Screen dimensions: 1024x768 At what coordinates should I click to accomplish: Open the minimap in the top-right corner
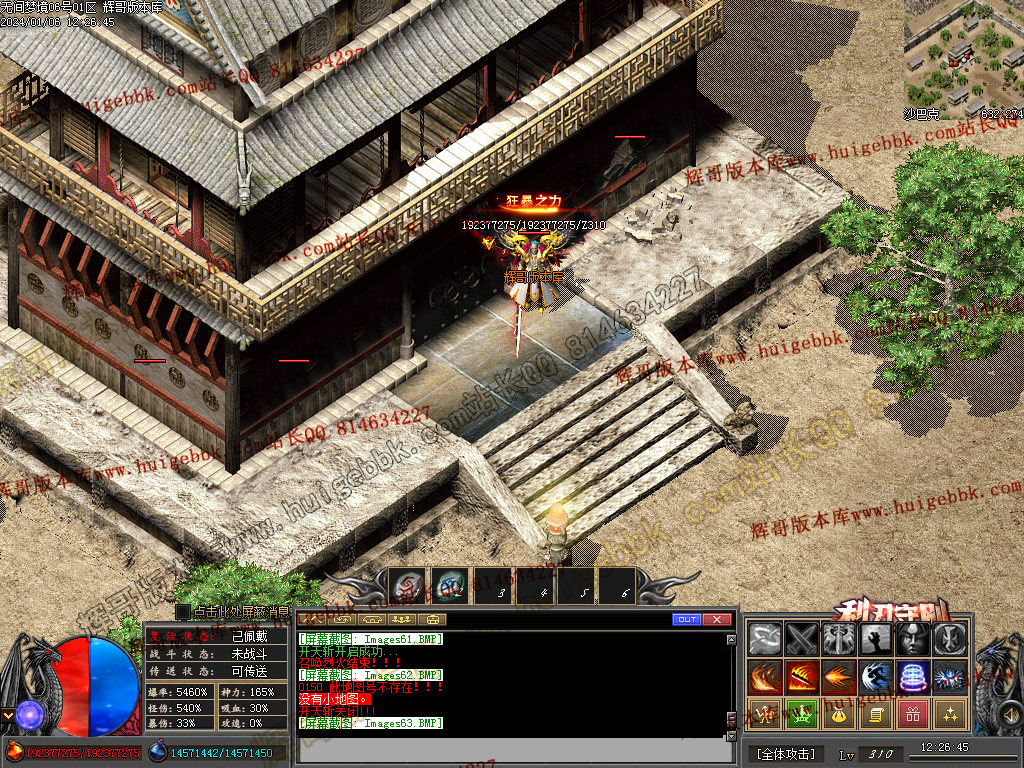coord(963,55)
